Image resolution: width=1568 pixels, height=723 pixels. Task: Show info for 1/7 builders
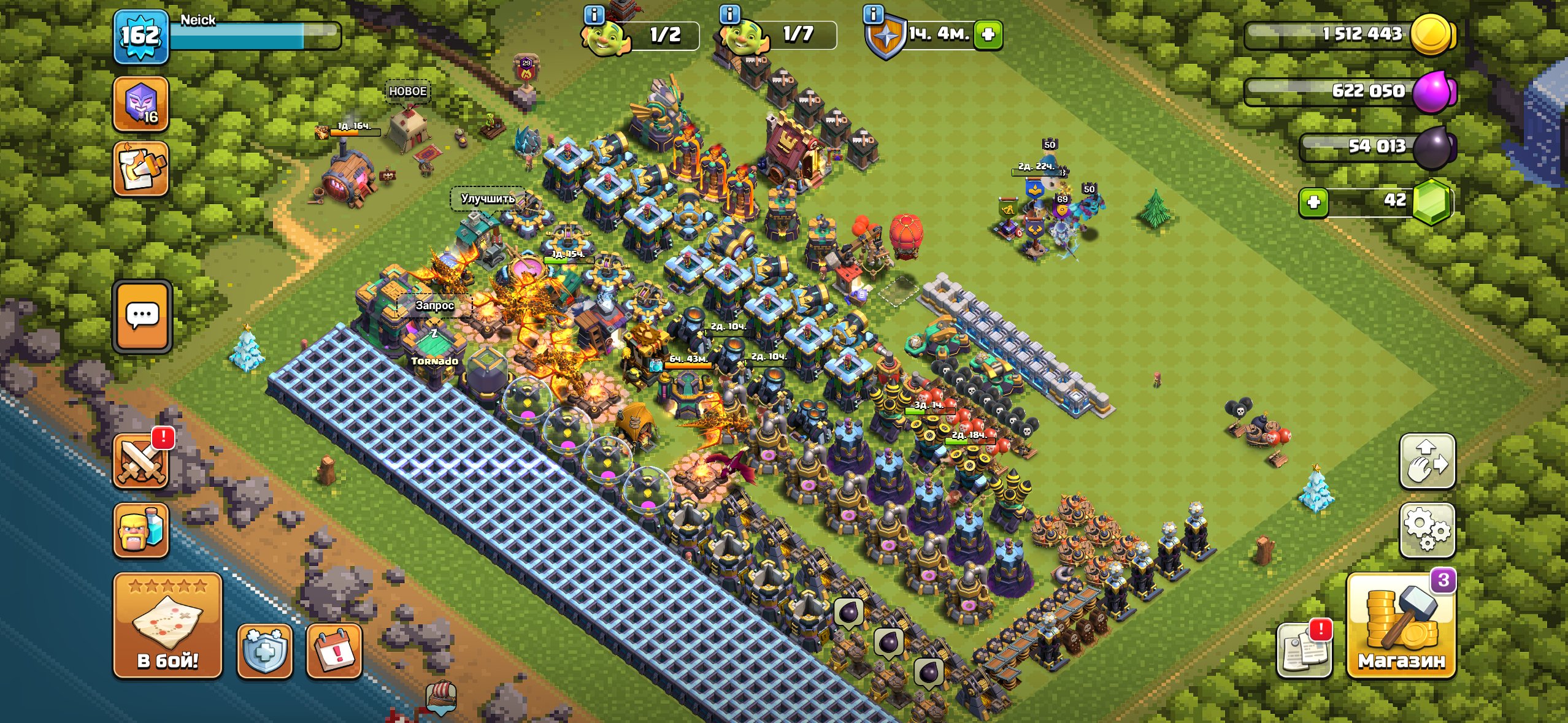click(x=729, y=15)
